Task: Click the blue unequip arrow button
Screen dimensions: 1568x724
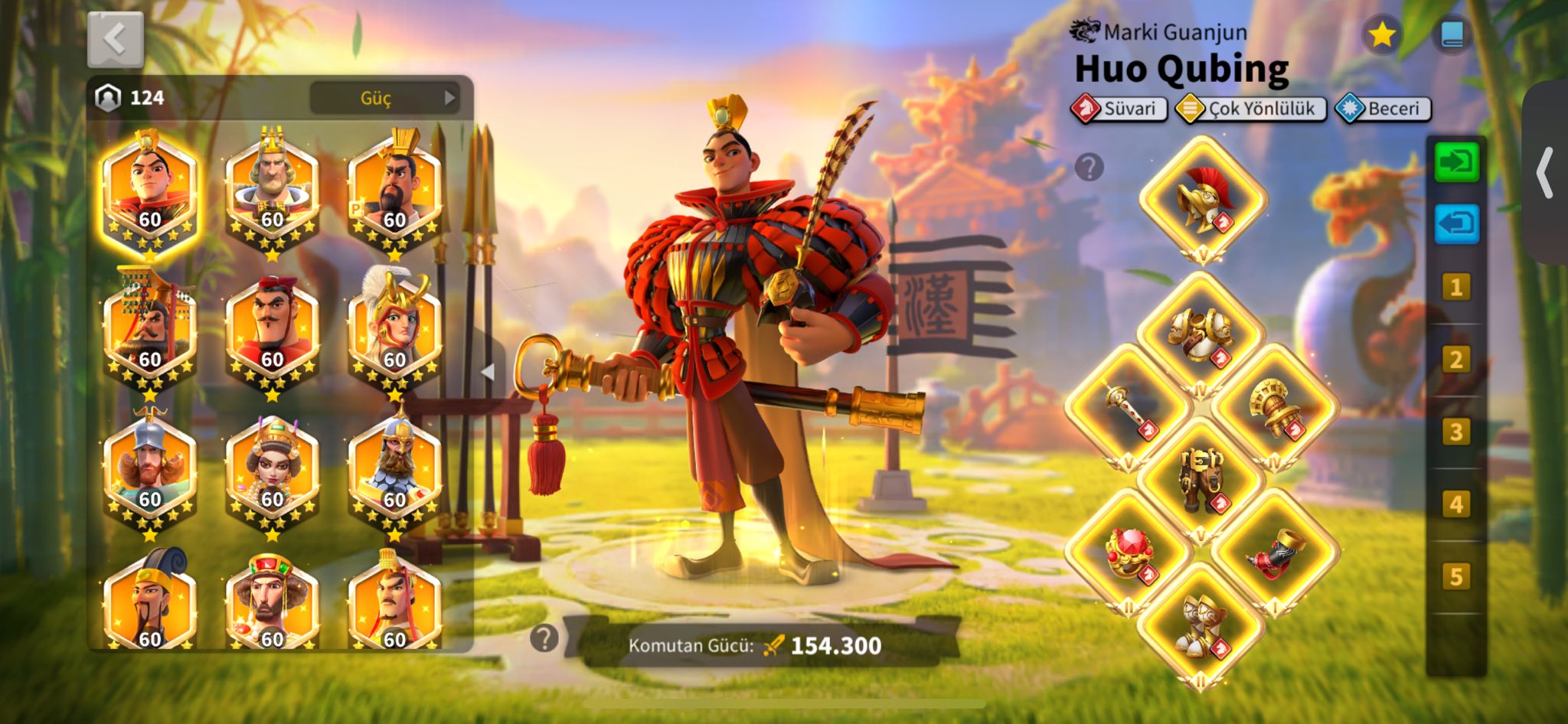Action: pyautogui.click(x=1456, y=224)
